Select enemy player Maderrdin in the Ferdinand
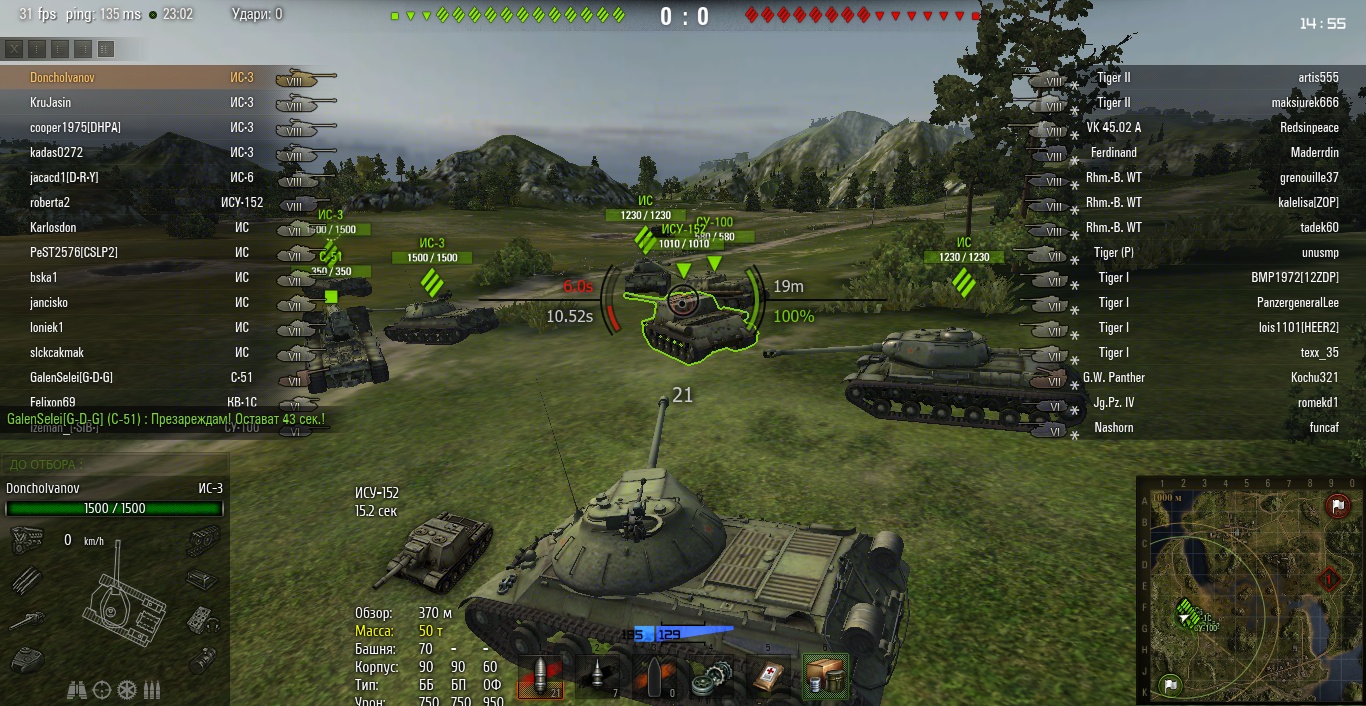 (x=1314, y=152)
